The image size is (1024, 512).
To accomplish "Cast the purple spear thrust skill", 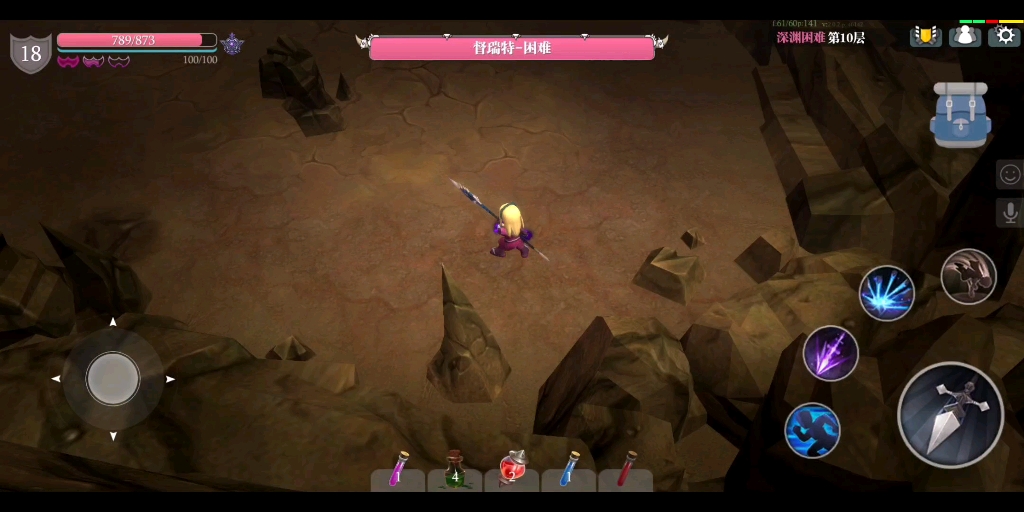I will coord(830,353).
